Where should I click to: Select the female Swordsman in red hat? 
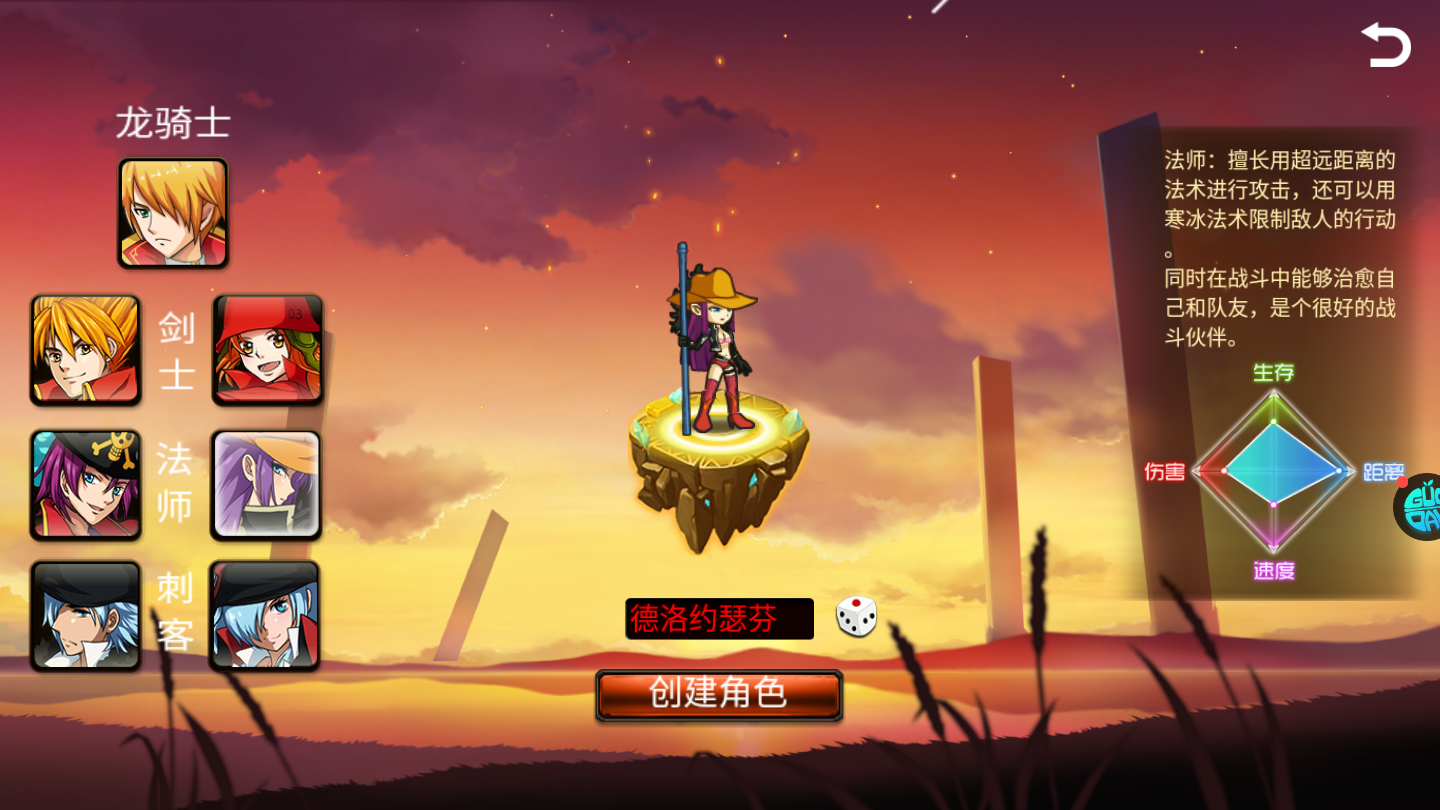click(267, 350)
